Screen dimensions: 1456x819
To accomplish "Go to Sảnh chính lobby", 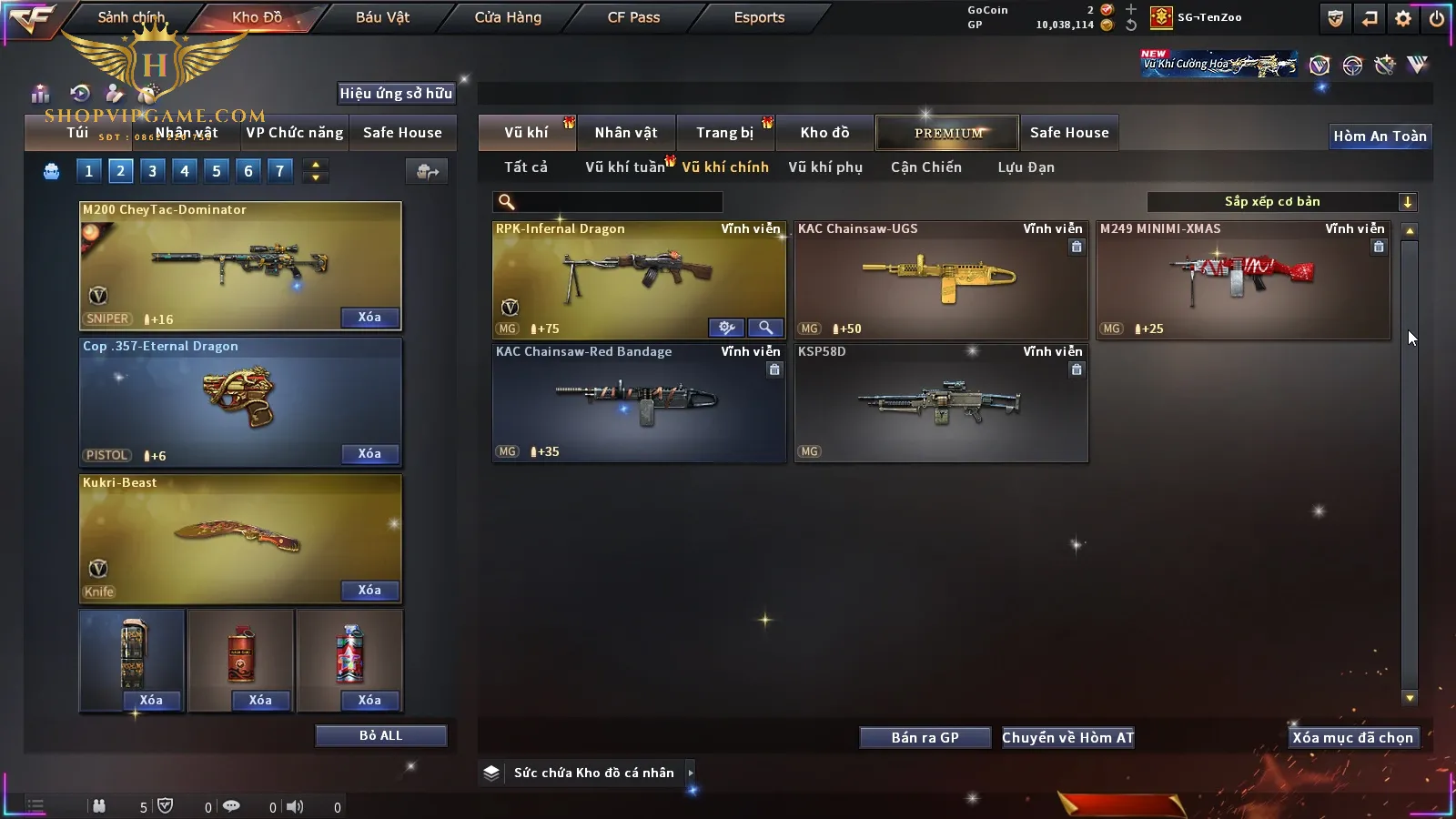I will pyautogui.click(x=131, y=17).
